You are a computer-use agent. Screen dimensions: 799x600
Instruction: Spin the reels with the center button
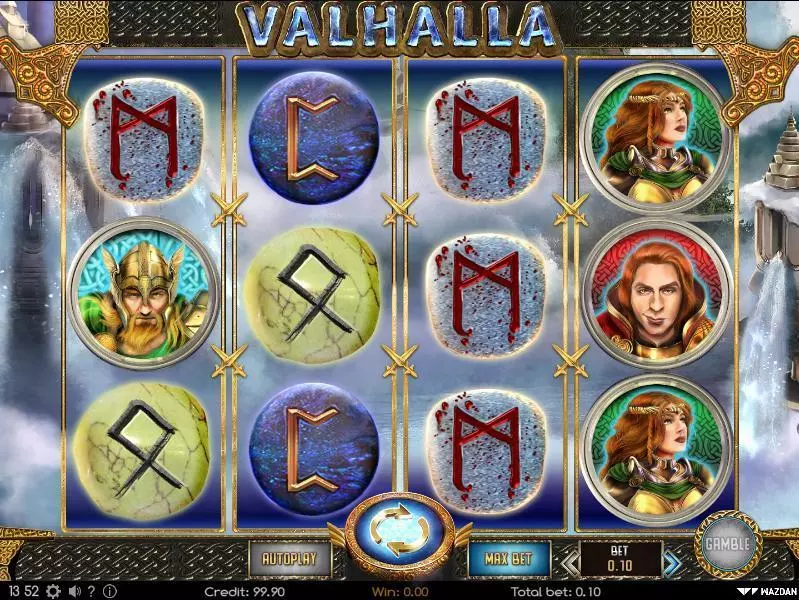coord(399,537)
